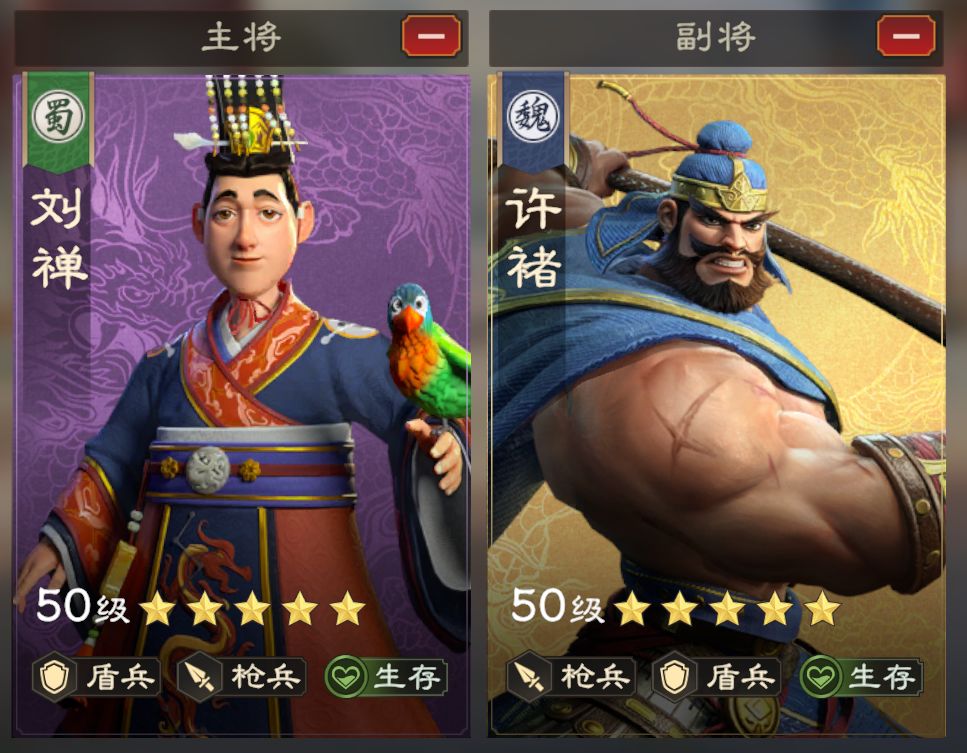Tap the 魏 faction badge on 许褚

click(x=533, y=118)
